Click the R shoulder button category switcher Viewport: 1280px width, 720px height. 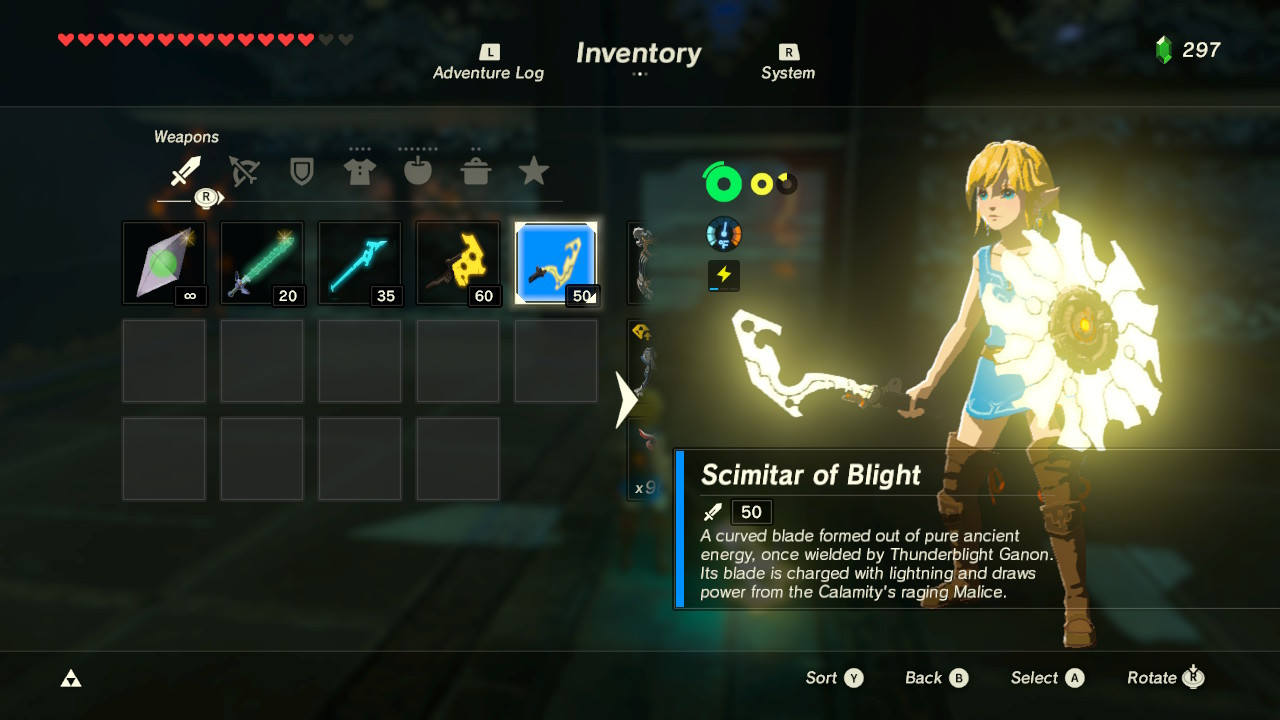(x=207, y=197)
